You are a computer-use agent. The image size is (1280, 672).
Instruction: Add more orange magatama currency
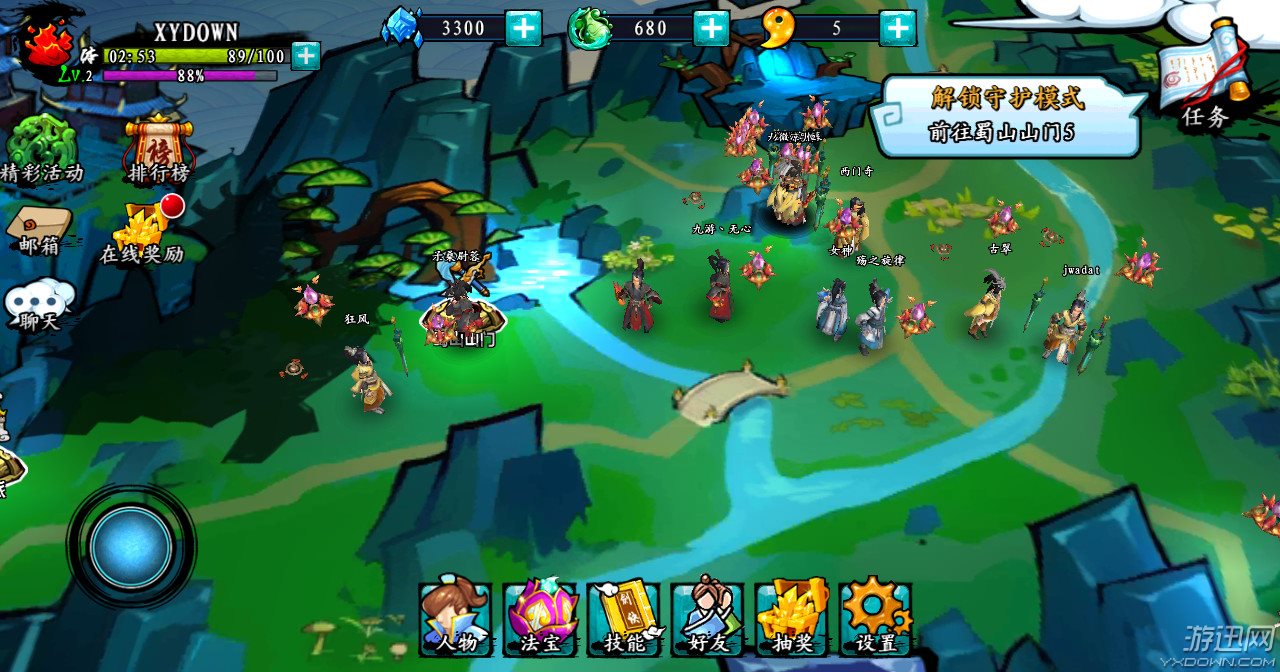point(897,28)
